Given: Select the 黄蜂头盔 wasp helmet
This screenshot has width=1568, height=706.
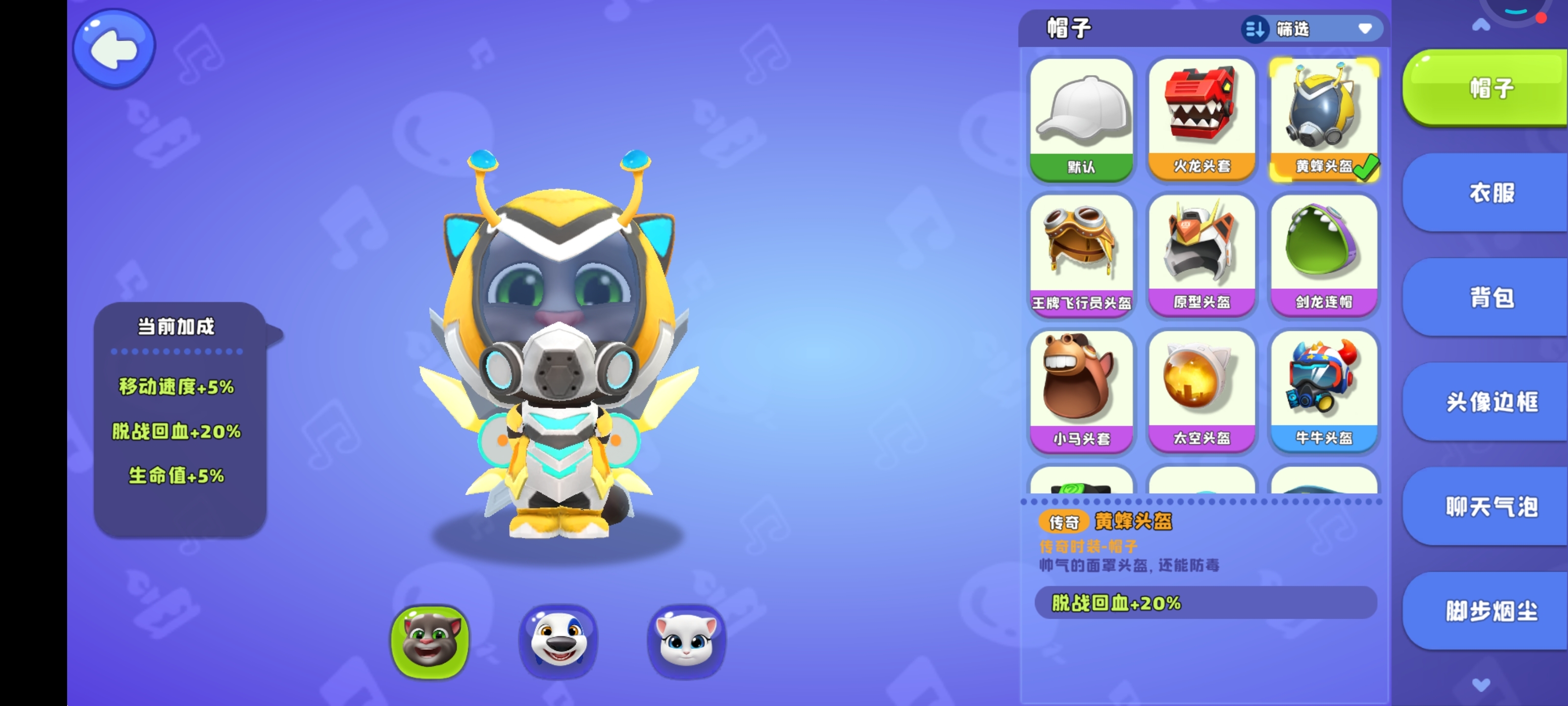Looking at the screenshot, I should pos(1323,119).
